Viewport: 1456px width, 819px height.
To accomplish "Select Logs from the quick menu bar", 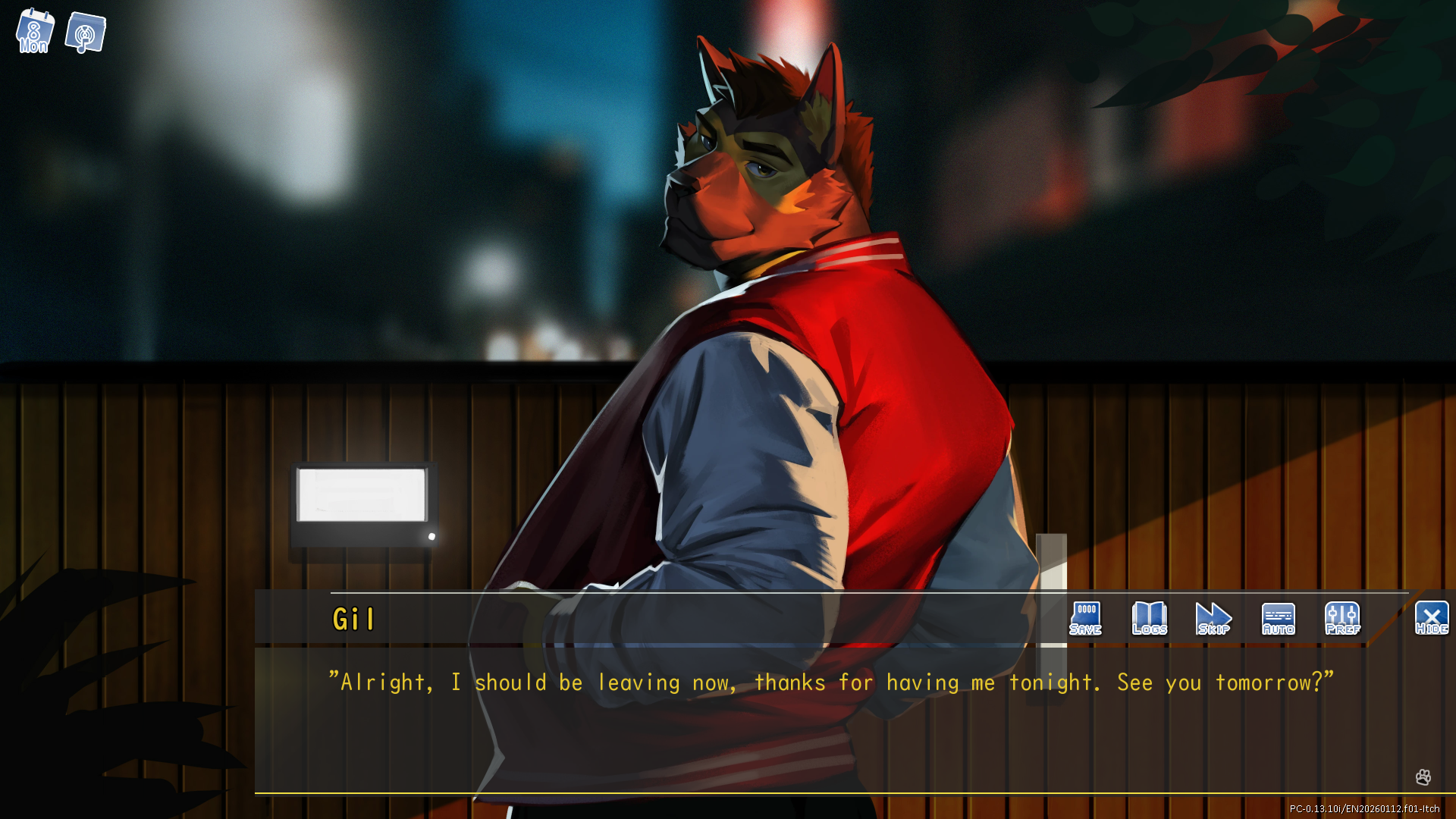I will 1149,619.
